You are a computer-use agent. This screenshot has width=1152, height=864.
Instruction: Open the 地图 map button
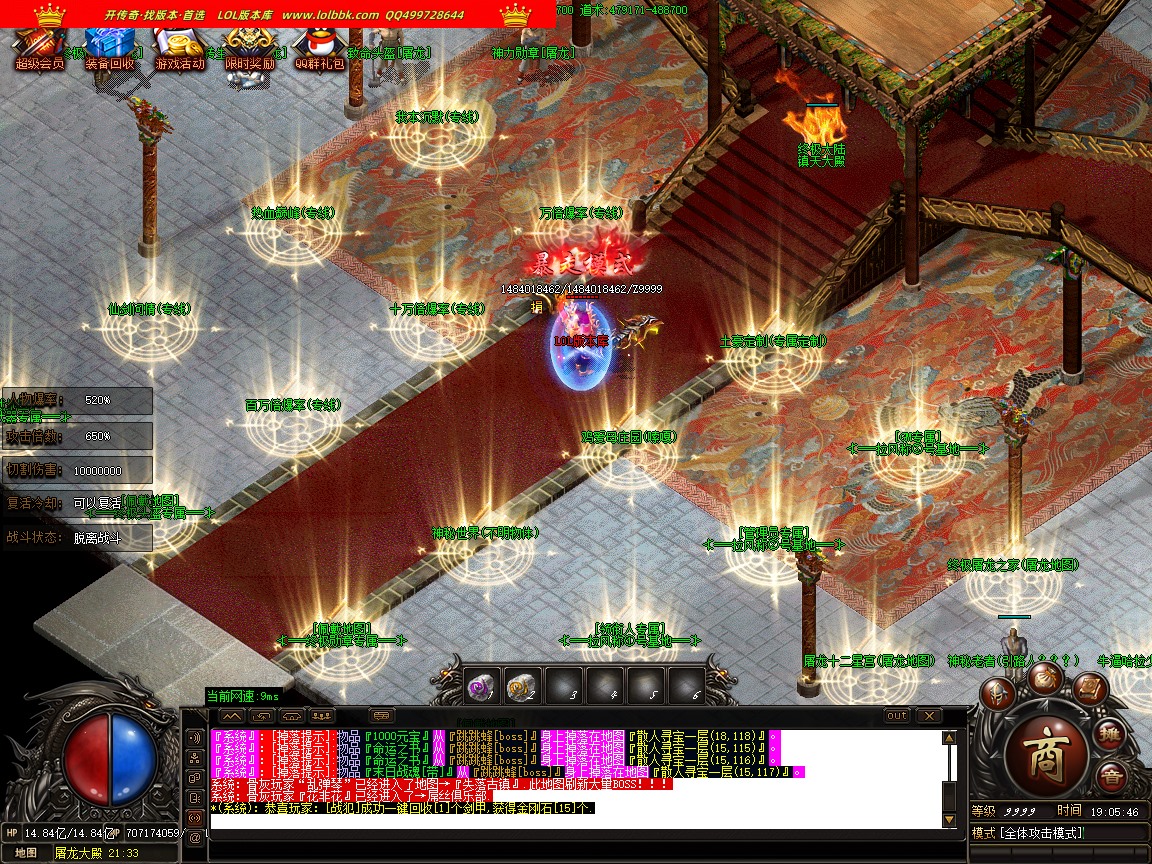click(x=25, y=853)
